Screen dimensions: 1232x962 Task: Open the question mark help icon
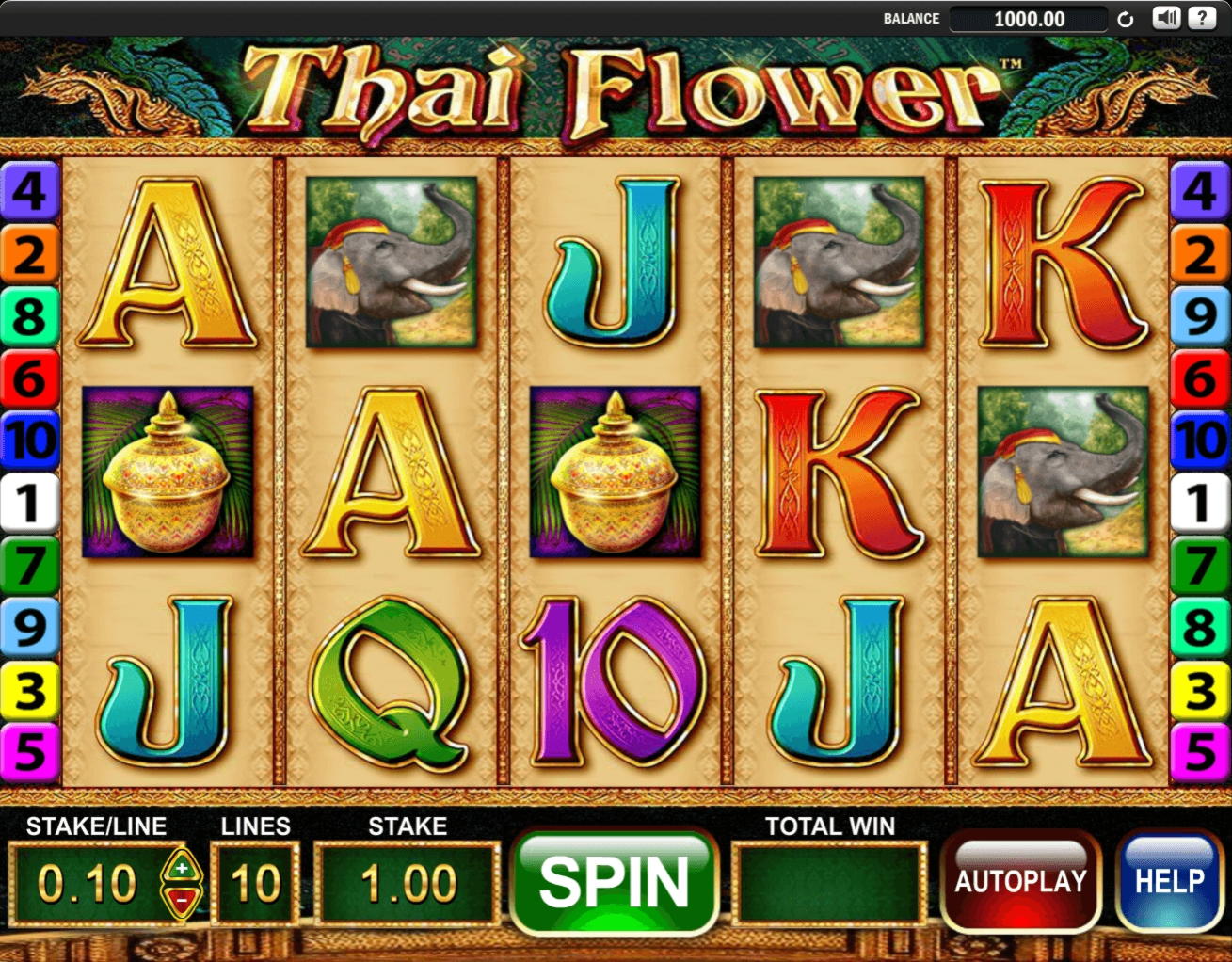pos(1202,18)
